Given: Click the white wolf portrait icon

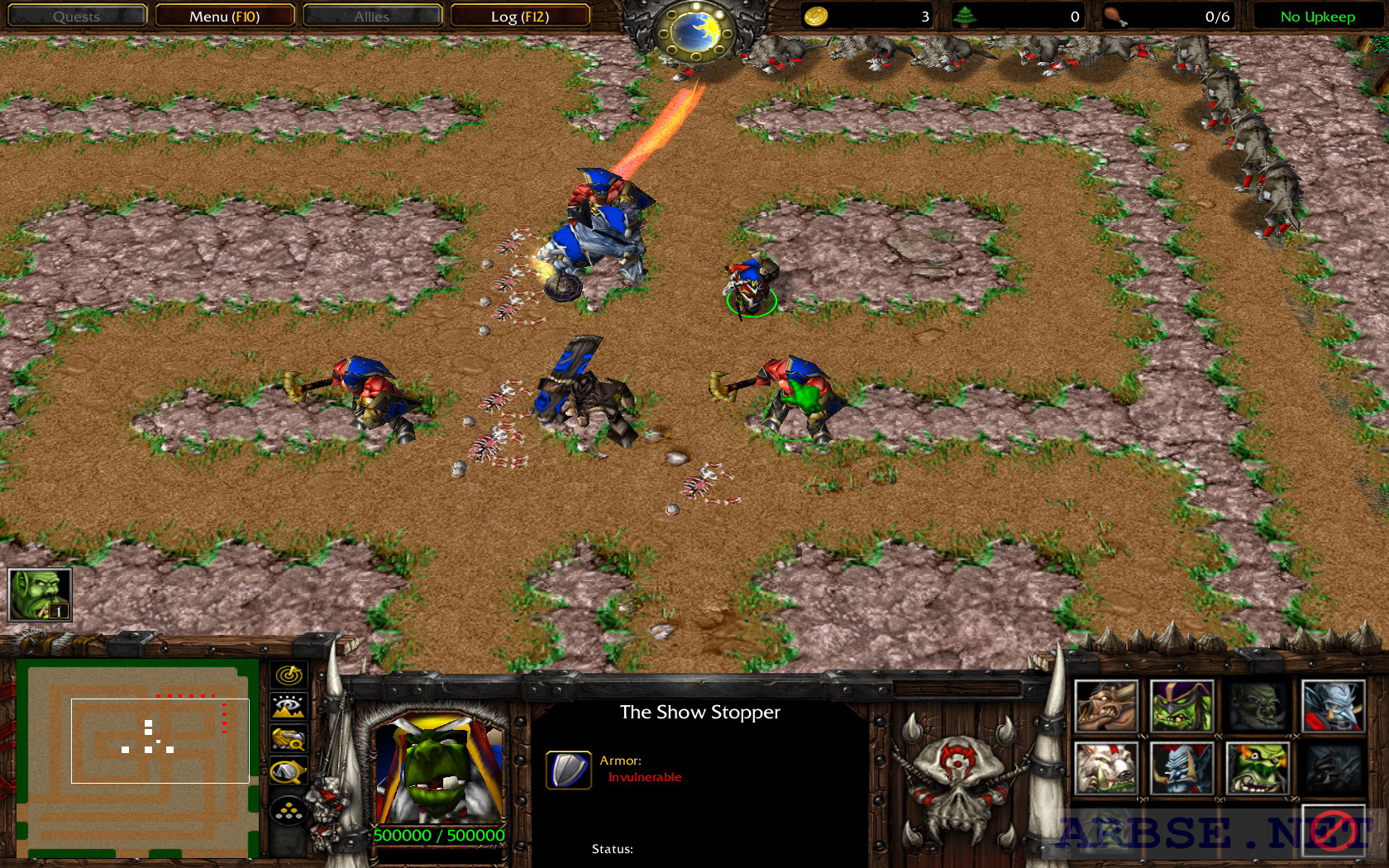Looking at the screenshot, I should click(1108, 768).
